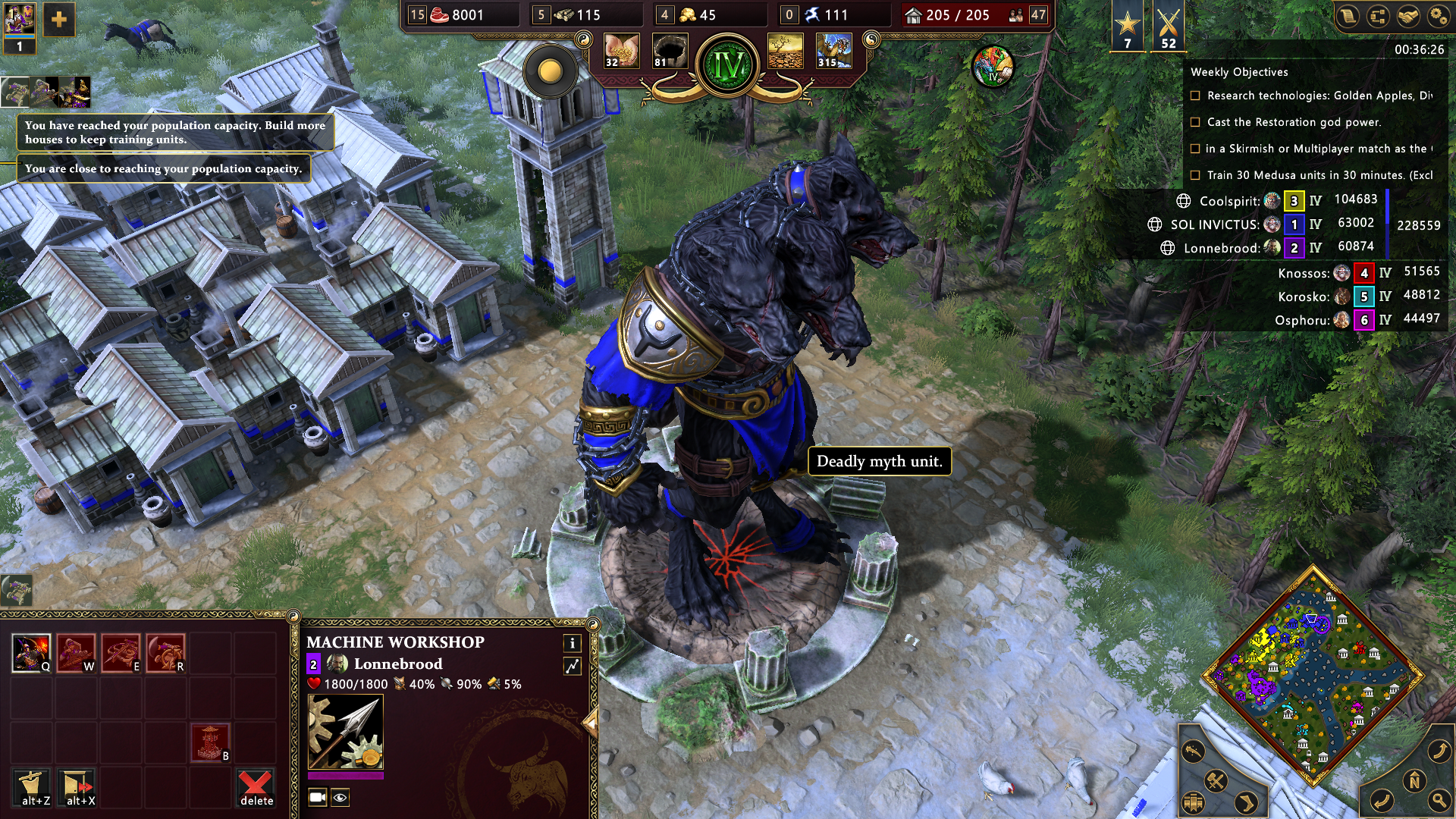Screen dimensions: 1456x819
Task: Select the golden sun god power
Action: (x=551, y=72)
